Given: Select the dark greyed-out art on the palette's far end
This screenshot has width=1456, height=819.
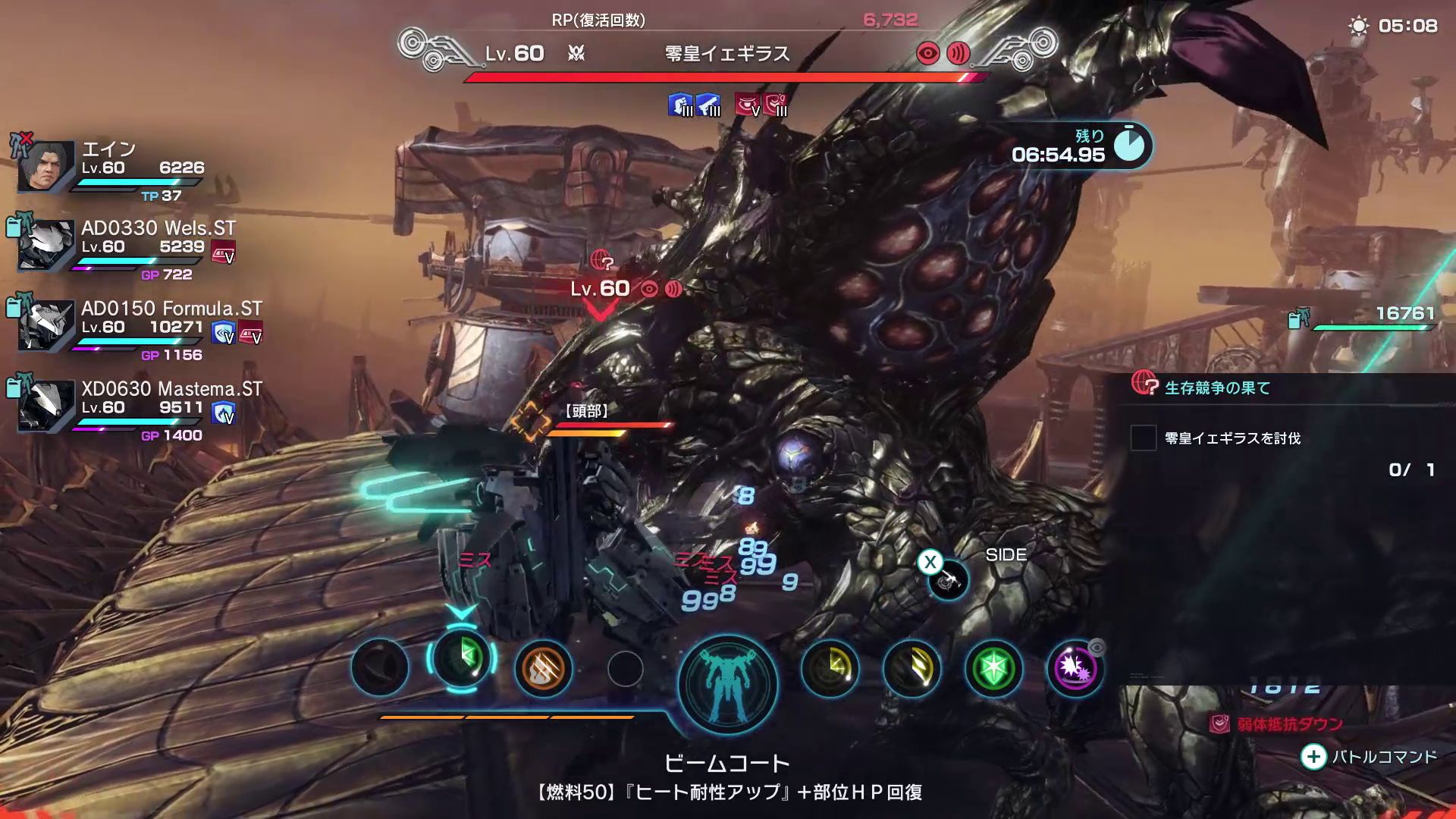Looking at the screenshot, I should point(380,667).
